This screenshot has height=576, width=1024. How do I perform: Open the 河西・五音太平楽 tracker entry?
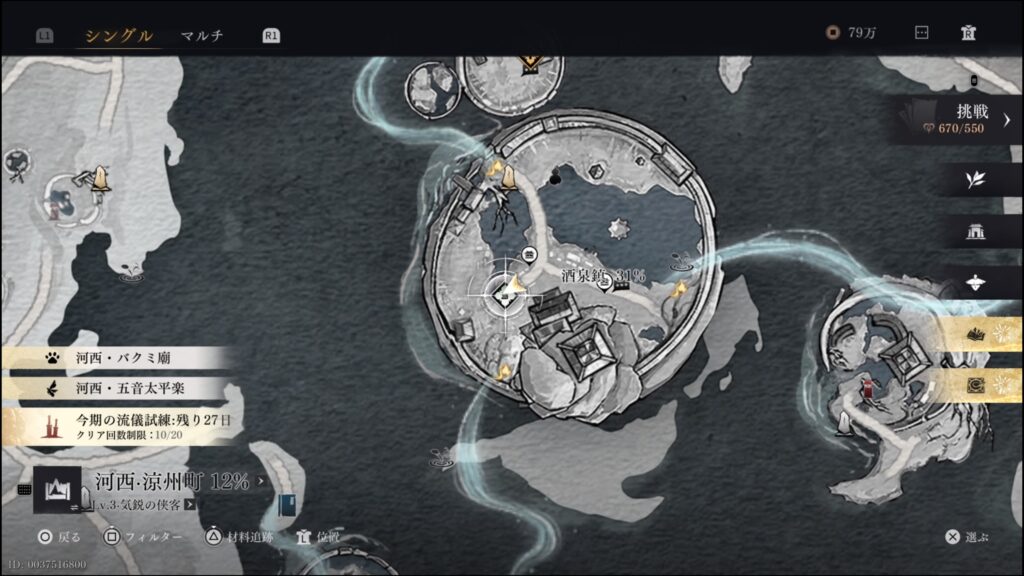pos(118,387)
